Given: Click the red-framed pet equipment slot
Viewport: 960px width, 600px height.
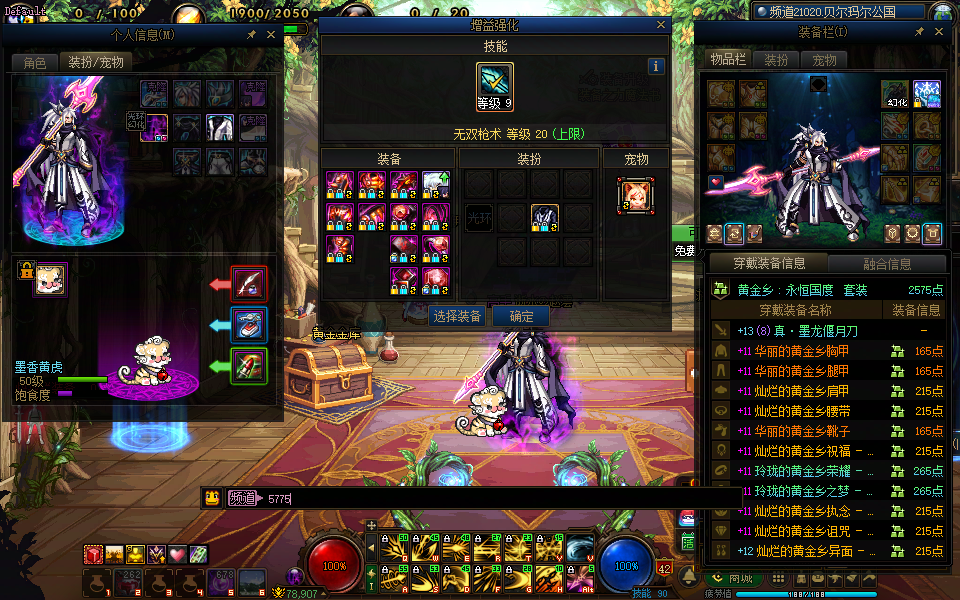Looking at the screenshot, I should [249, 284].
